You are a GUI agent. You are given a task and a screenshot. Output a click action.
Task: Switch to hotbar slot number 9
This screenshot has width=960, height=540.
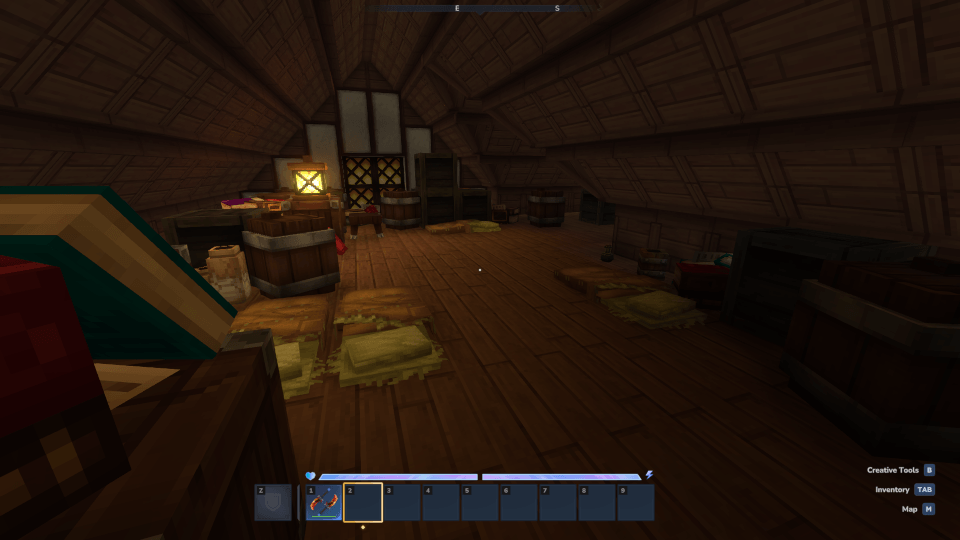tap(636, 502)
